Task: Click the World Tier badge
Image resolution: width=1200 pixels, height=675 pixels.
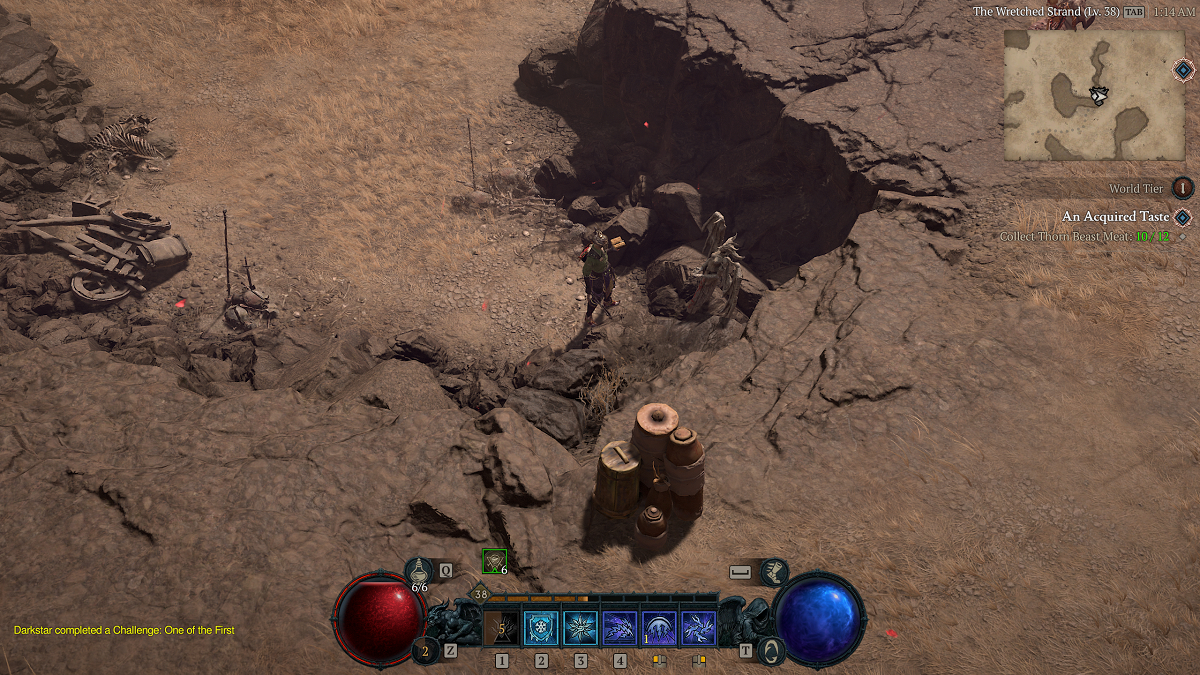Action: pyautogui.click(x=1183, y=188)
